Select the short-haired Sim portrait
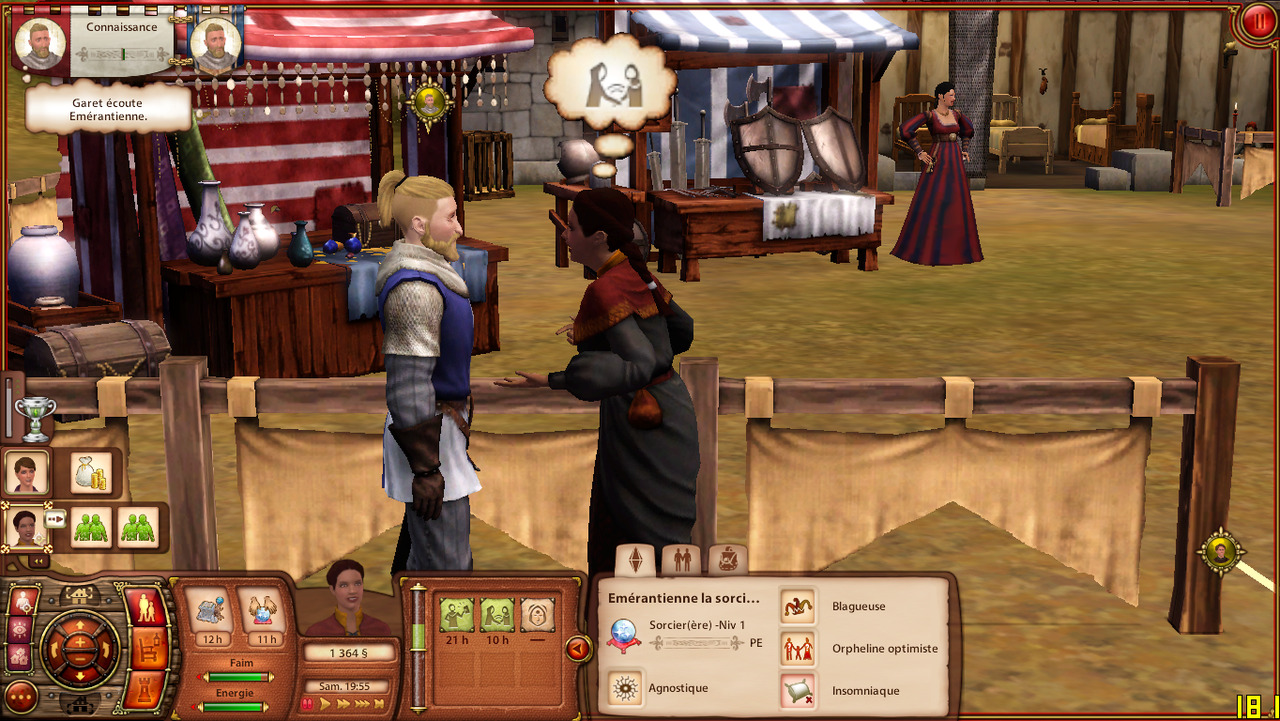The width and height of the screenshot is (1280, 721). coord(27,472)
